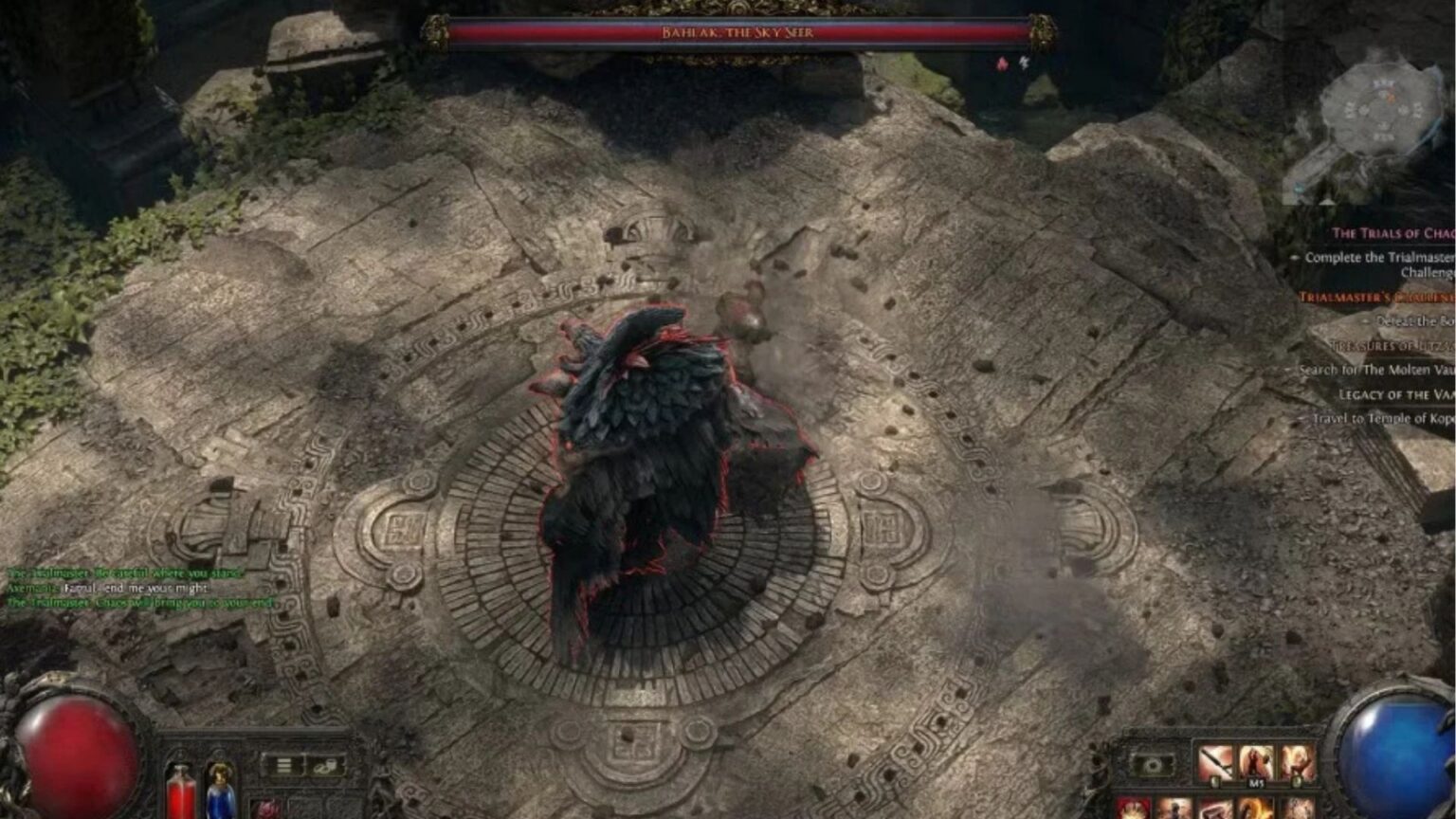Click the white buff icon near the boss health bar
This screenshot has width=1456, height=819.
click(x=1022, y=61)
